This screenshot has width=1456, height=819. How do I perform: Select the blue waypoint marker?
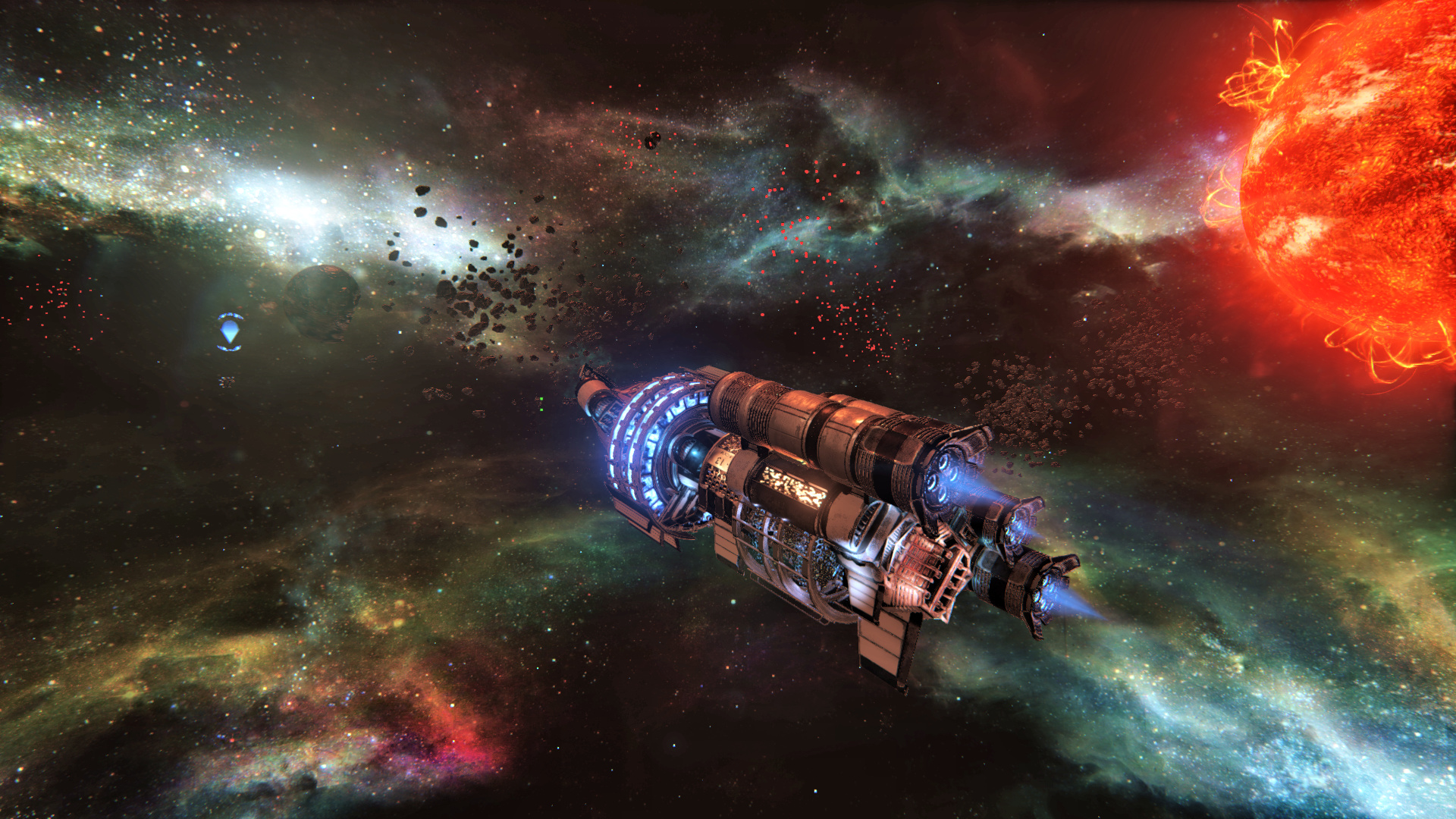pyautogui.click(x=230, y=332)
